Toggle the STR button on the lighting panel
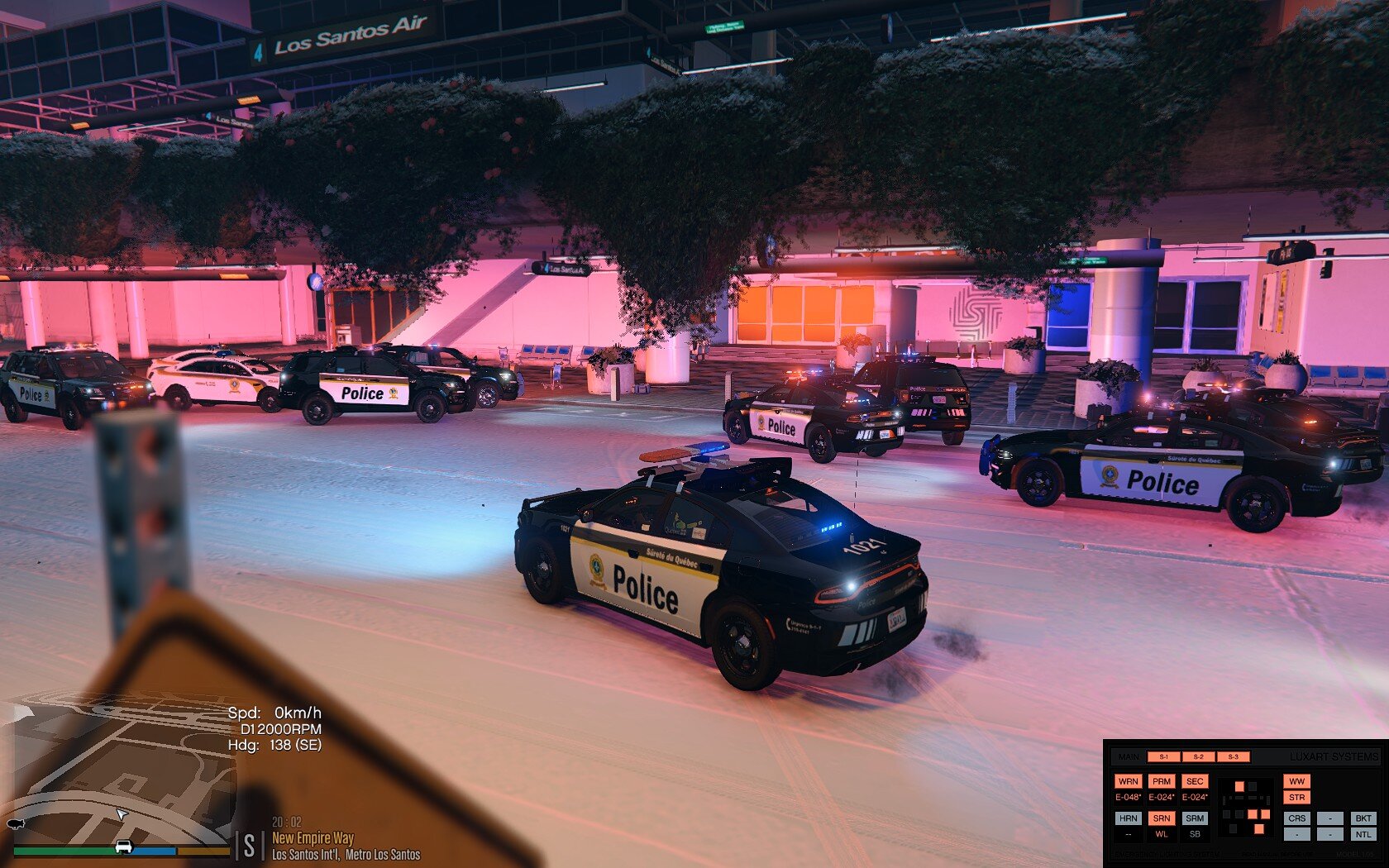Image resolution: width=1389 pixels, height=868 pixels. pyautogui.click(x=1296, y=798)
